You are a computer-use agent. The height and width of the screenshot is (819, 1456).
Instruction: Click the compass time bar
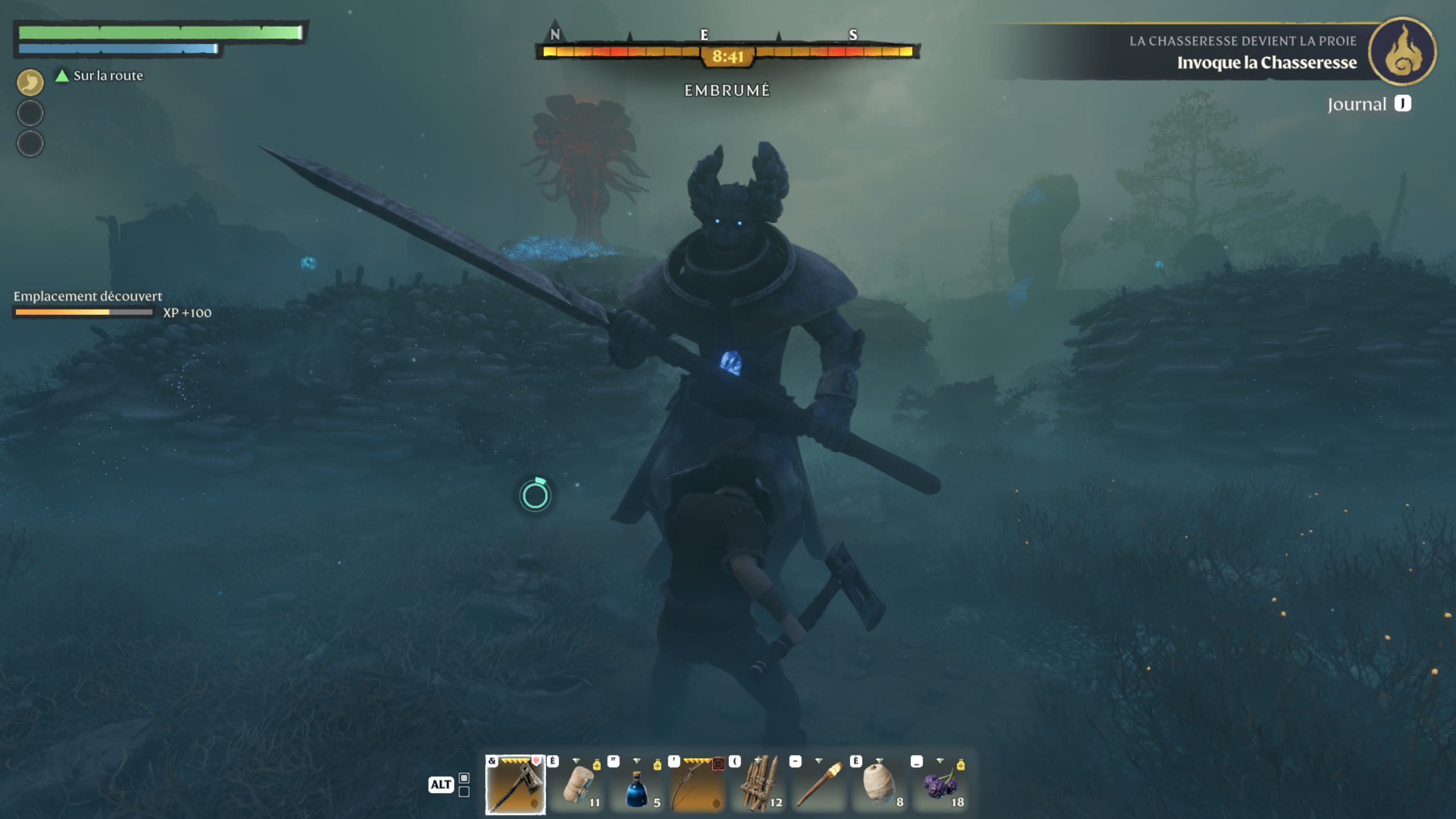727,53
